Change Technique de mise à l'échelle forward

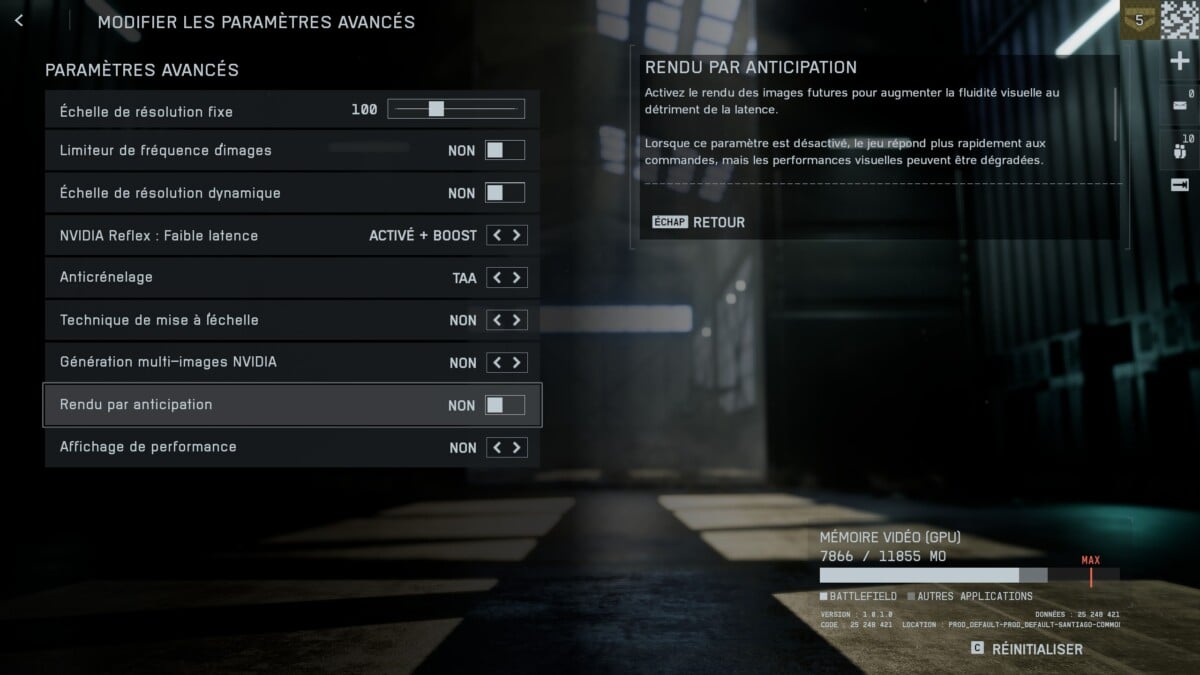pyautogui.click(x=516, y=320)
